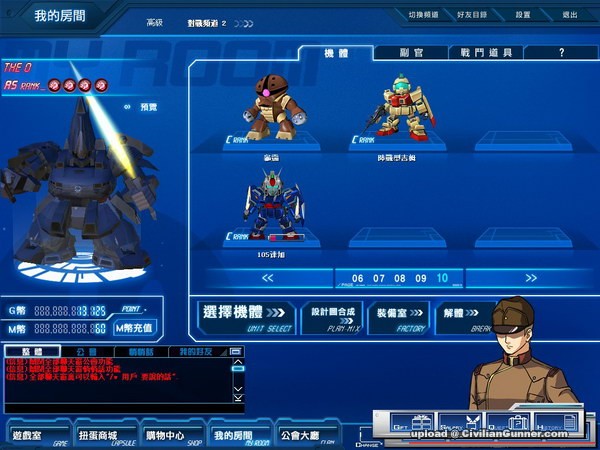Click the M幣充值 recharge button

[134, 327]
